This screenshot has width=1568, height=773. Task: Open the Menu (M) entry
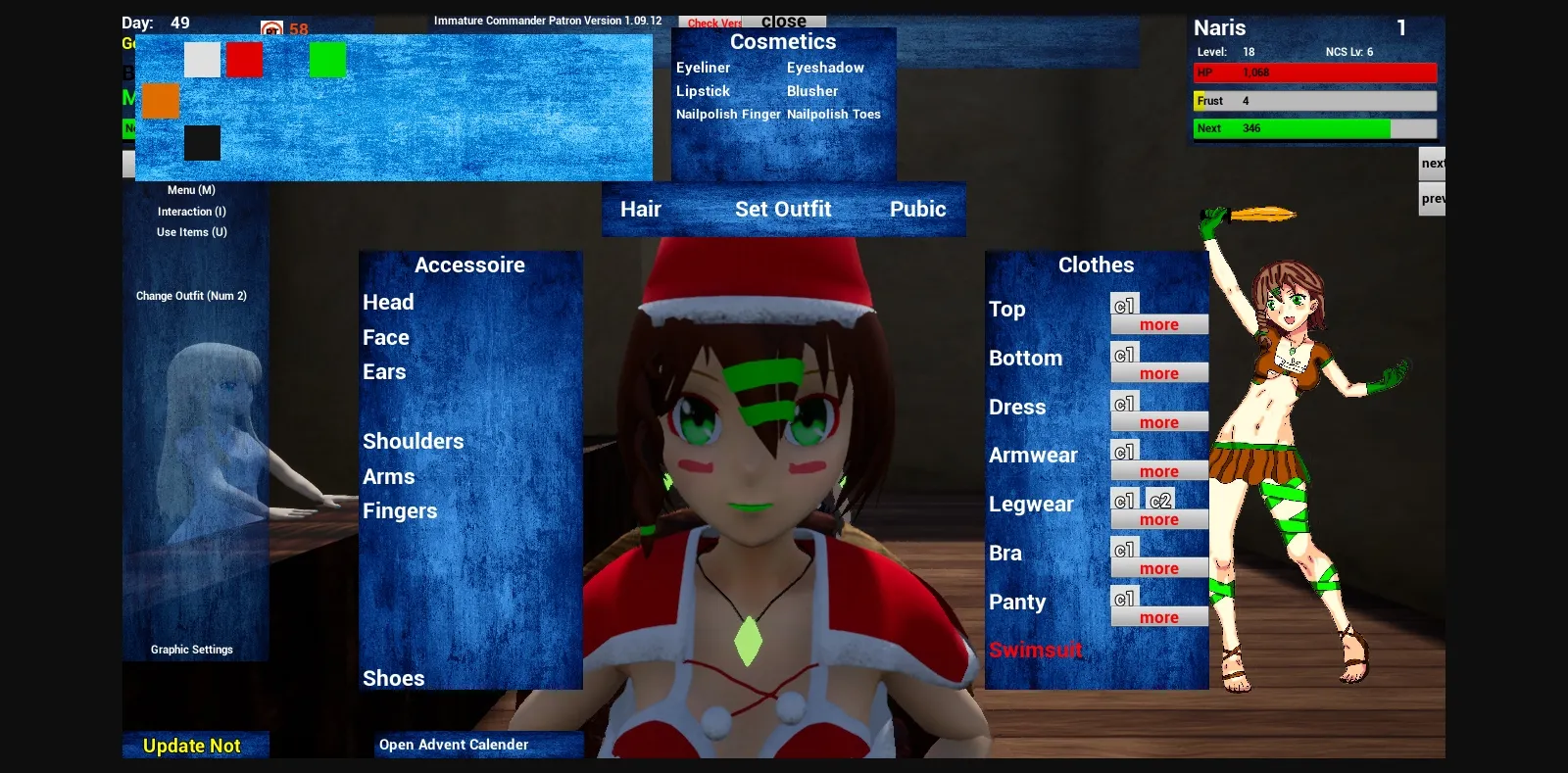(x=193, y=189)
